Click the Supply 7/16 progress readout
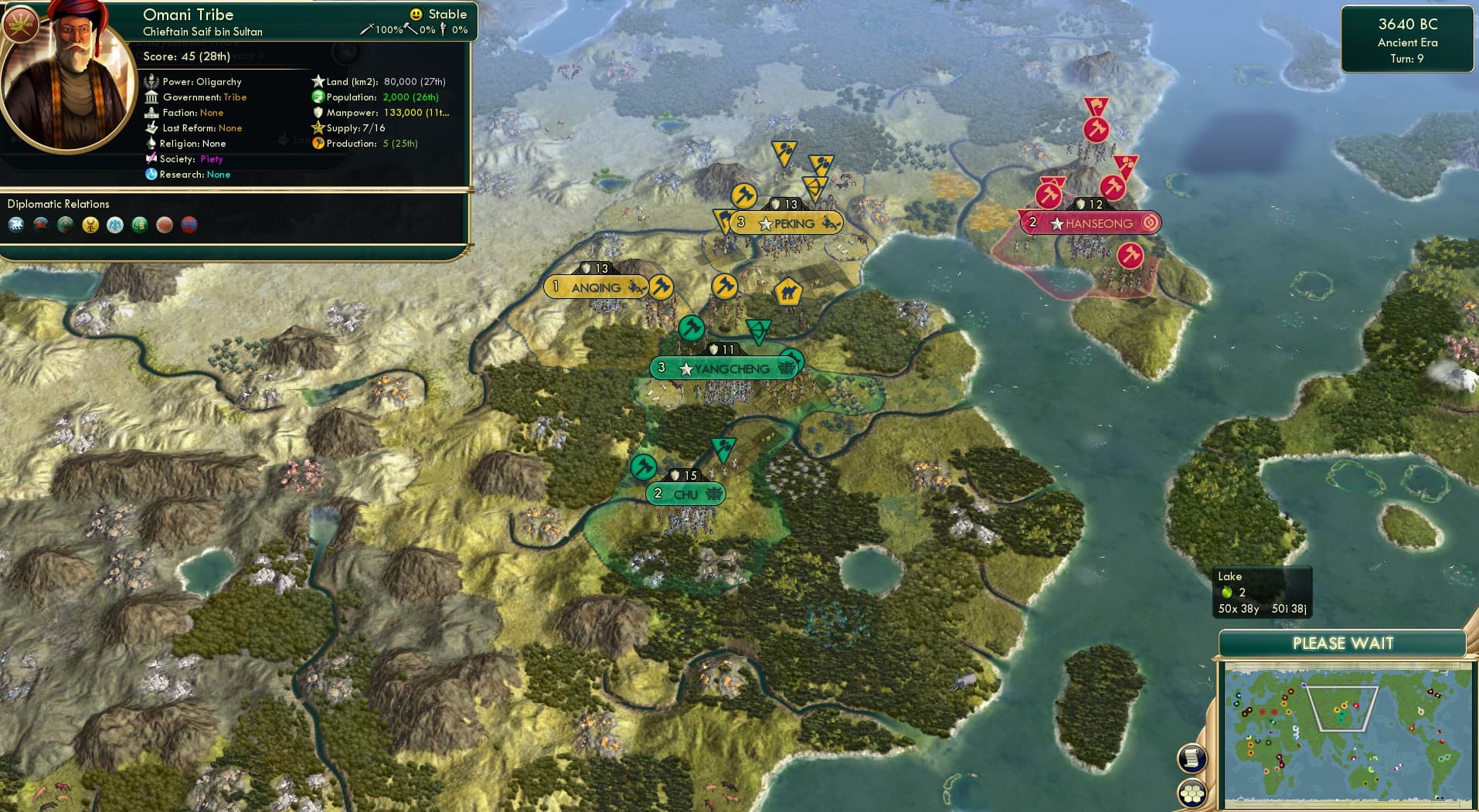 click(349, 128)
